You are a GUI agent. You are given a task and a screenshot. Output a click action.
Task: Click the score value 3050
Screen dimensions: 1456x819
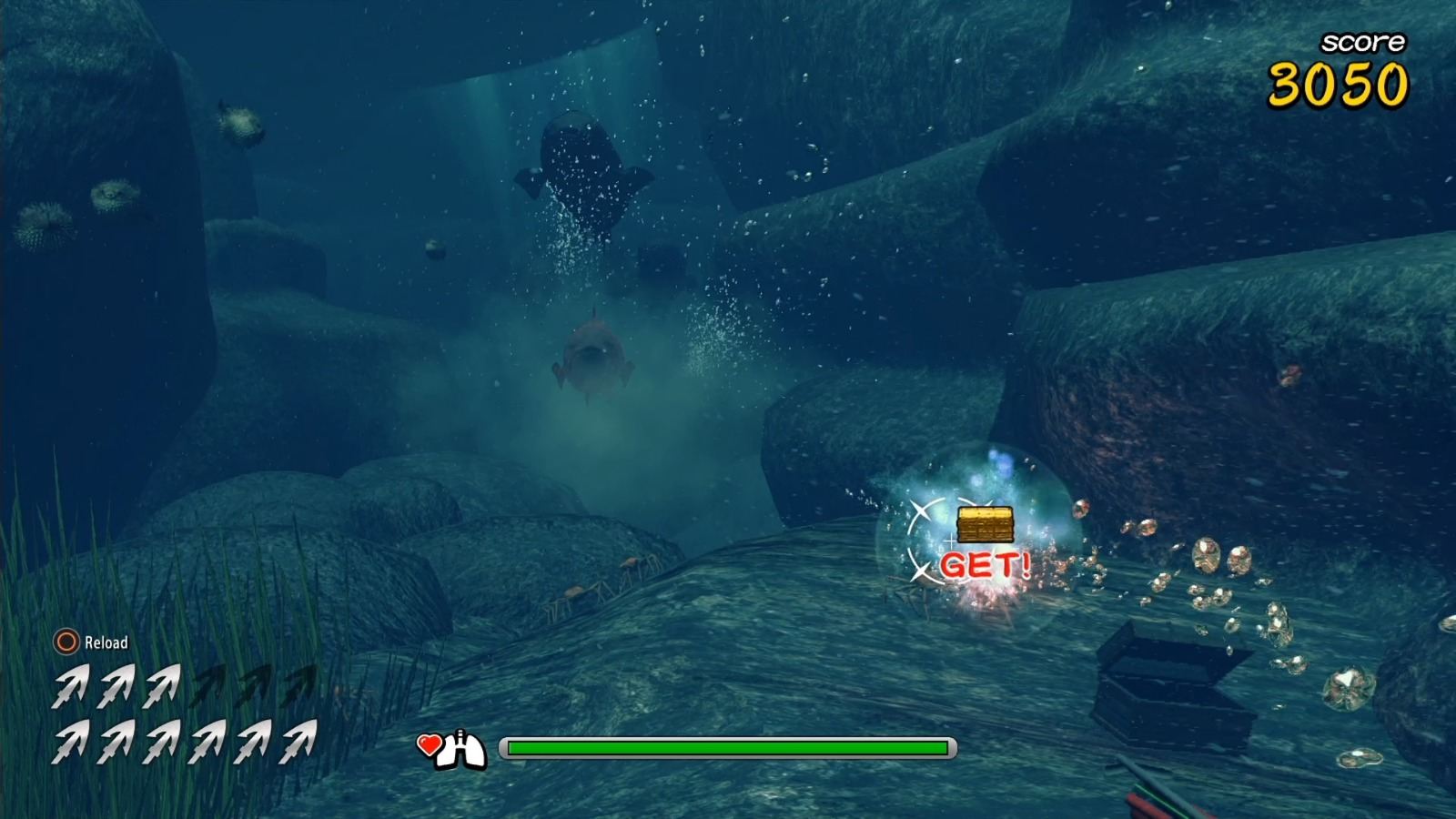click(x=1338, y=86)
